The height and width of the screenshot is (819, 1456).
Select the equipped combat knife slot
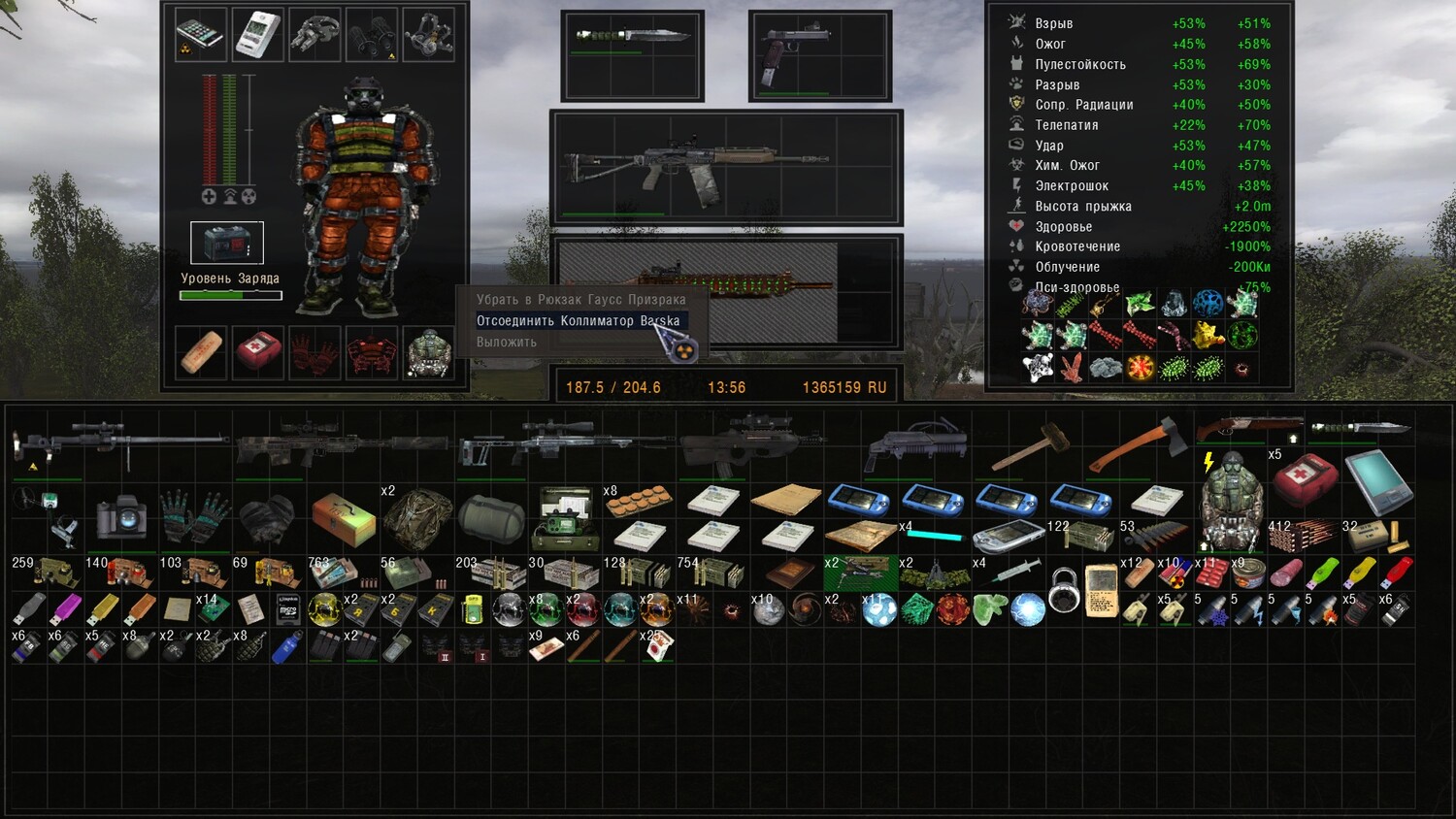point(632,55)
